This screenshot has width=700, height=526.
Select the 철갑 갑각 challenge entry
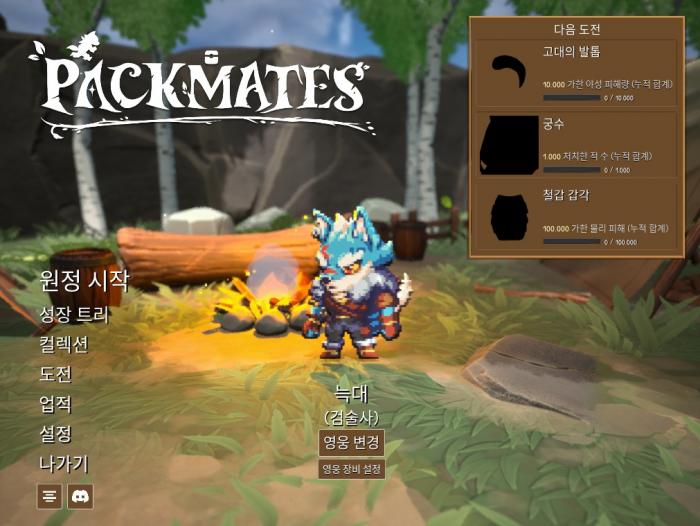[x=578, y=214]
